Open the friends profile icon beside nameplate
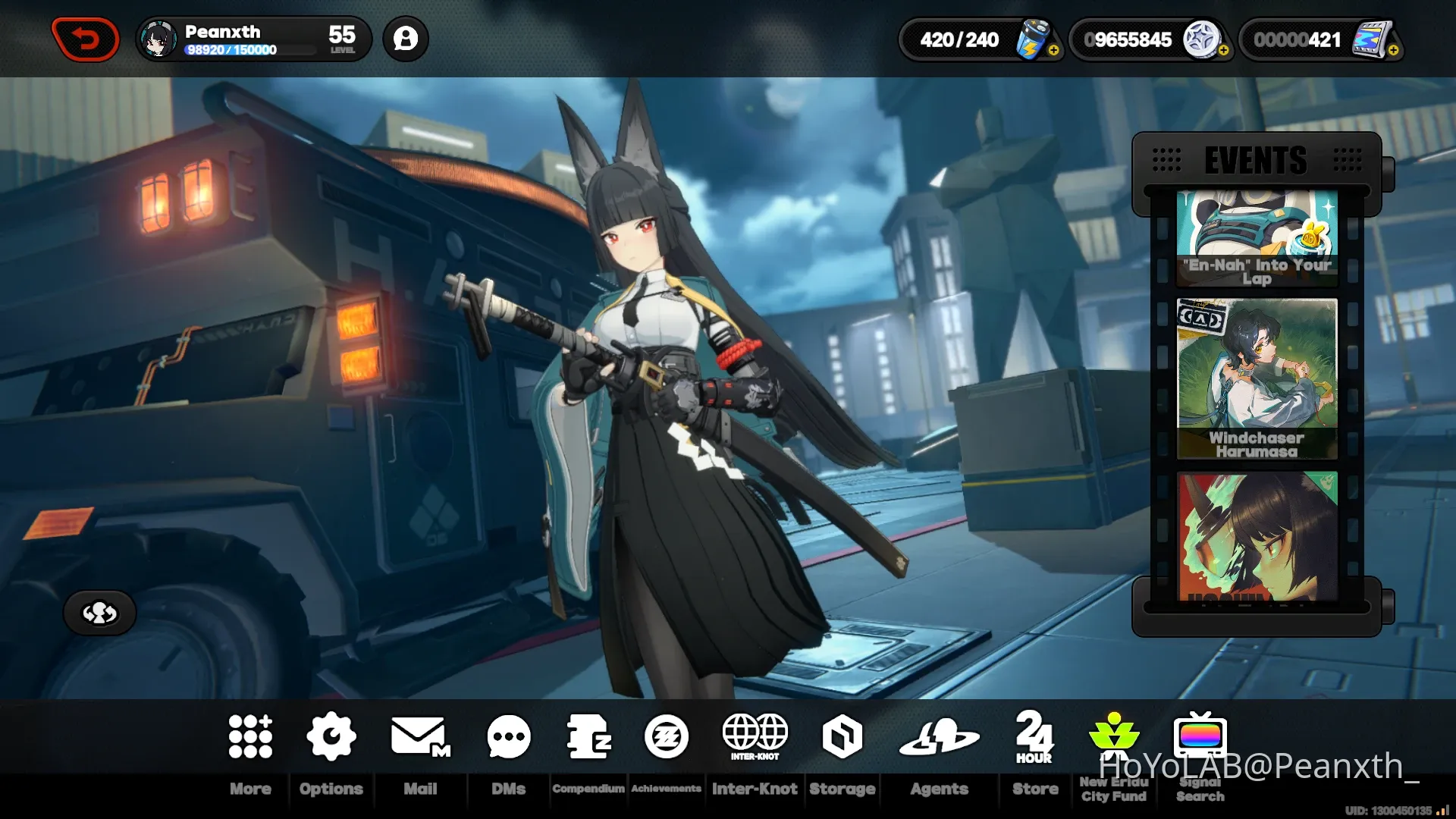 406,39
